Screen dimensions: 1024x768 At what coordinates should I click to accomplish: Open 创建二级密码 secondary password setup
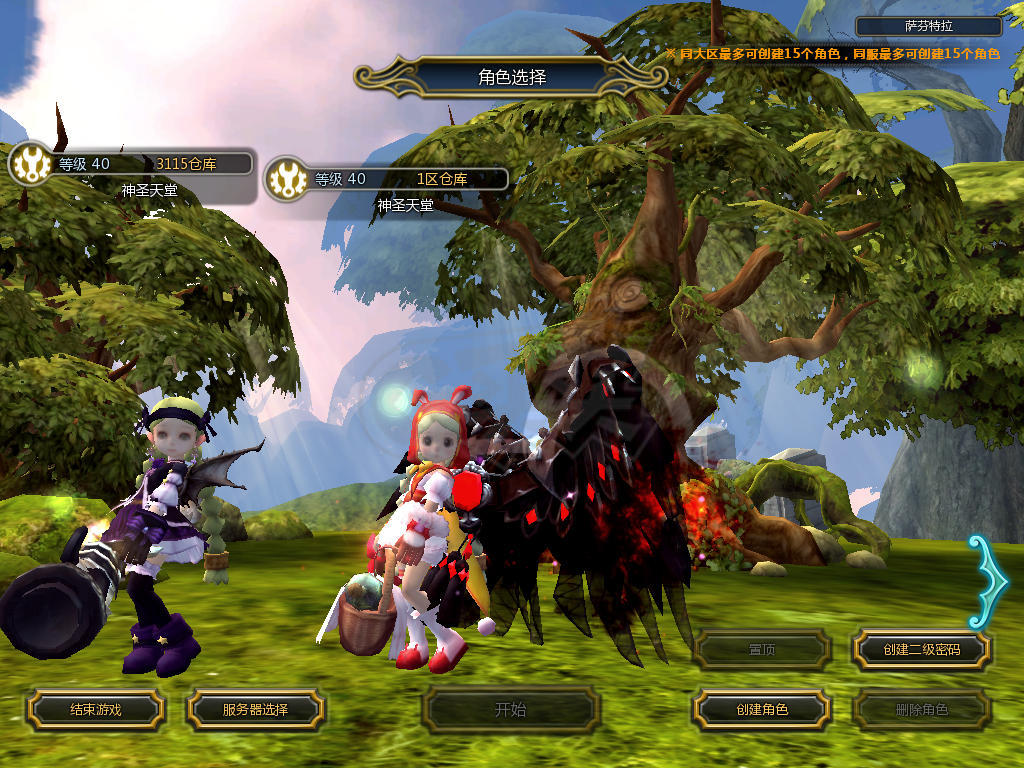click(x=921, y=650)
